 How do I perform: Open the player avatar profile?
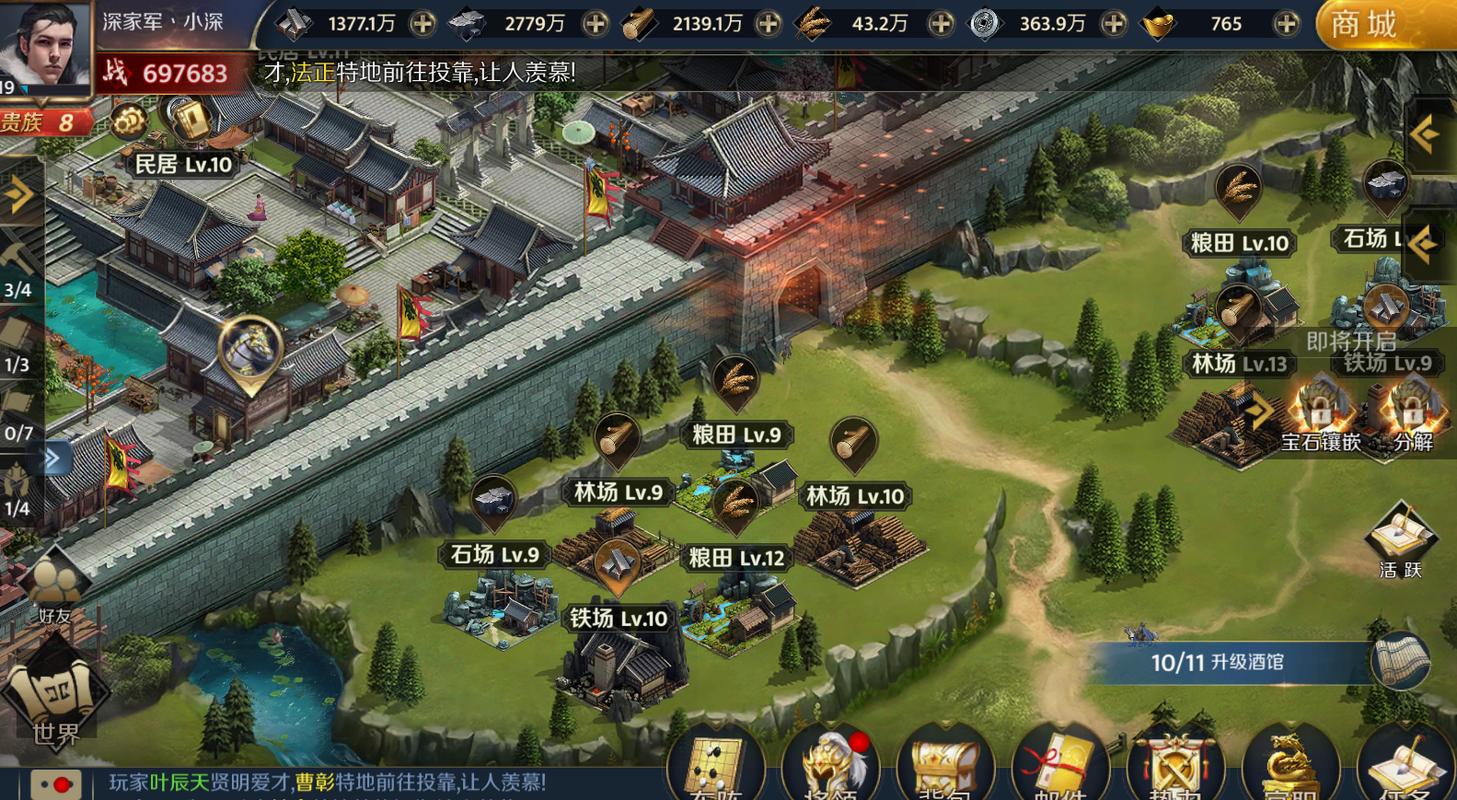point(46,45)
